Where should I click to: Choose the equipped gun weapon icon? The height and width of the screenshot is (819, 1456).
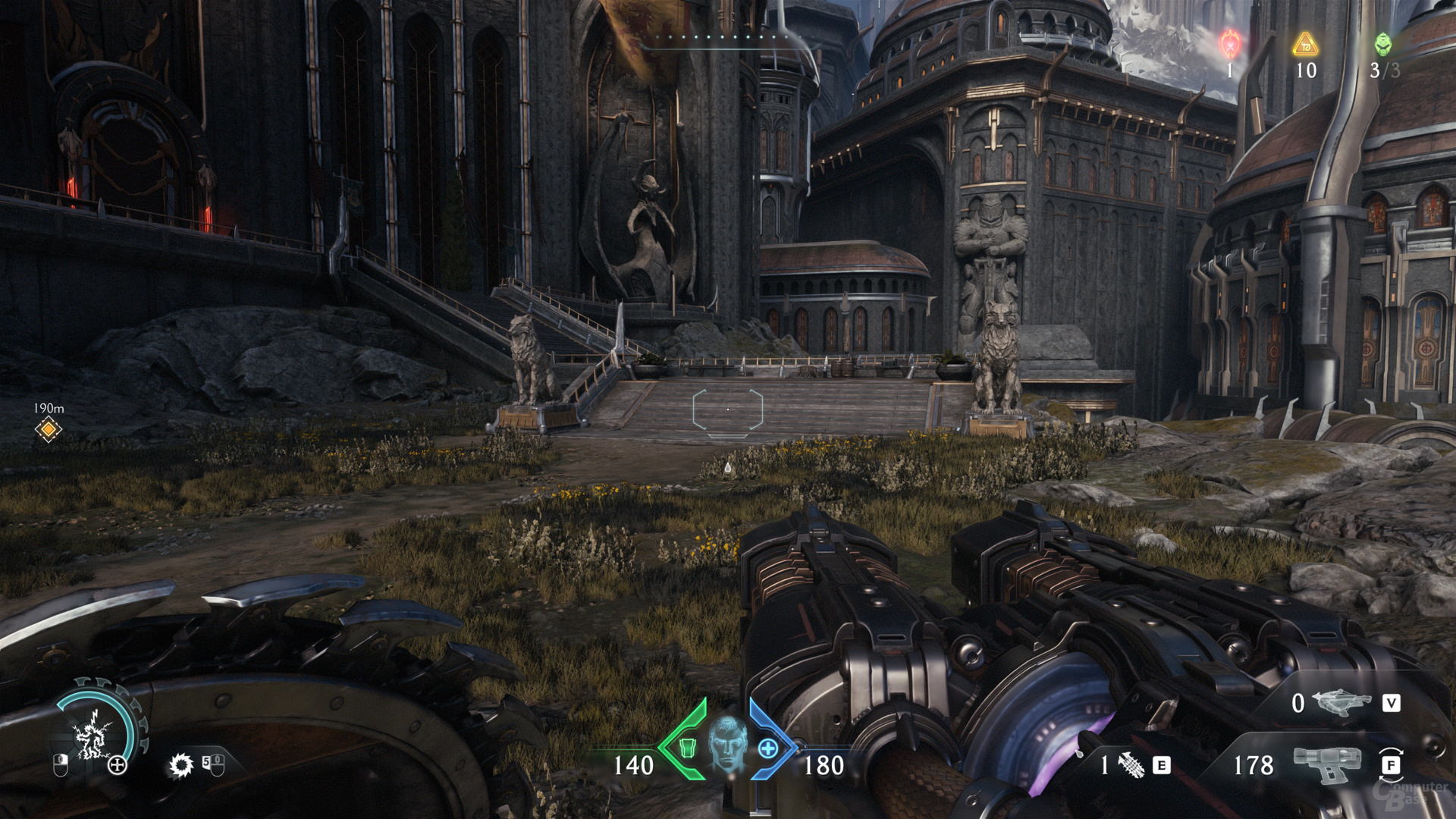[x=1328, y=764]
